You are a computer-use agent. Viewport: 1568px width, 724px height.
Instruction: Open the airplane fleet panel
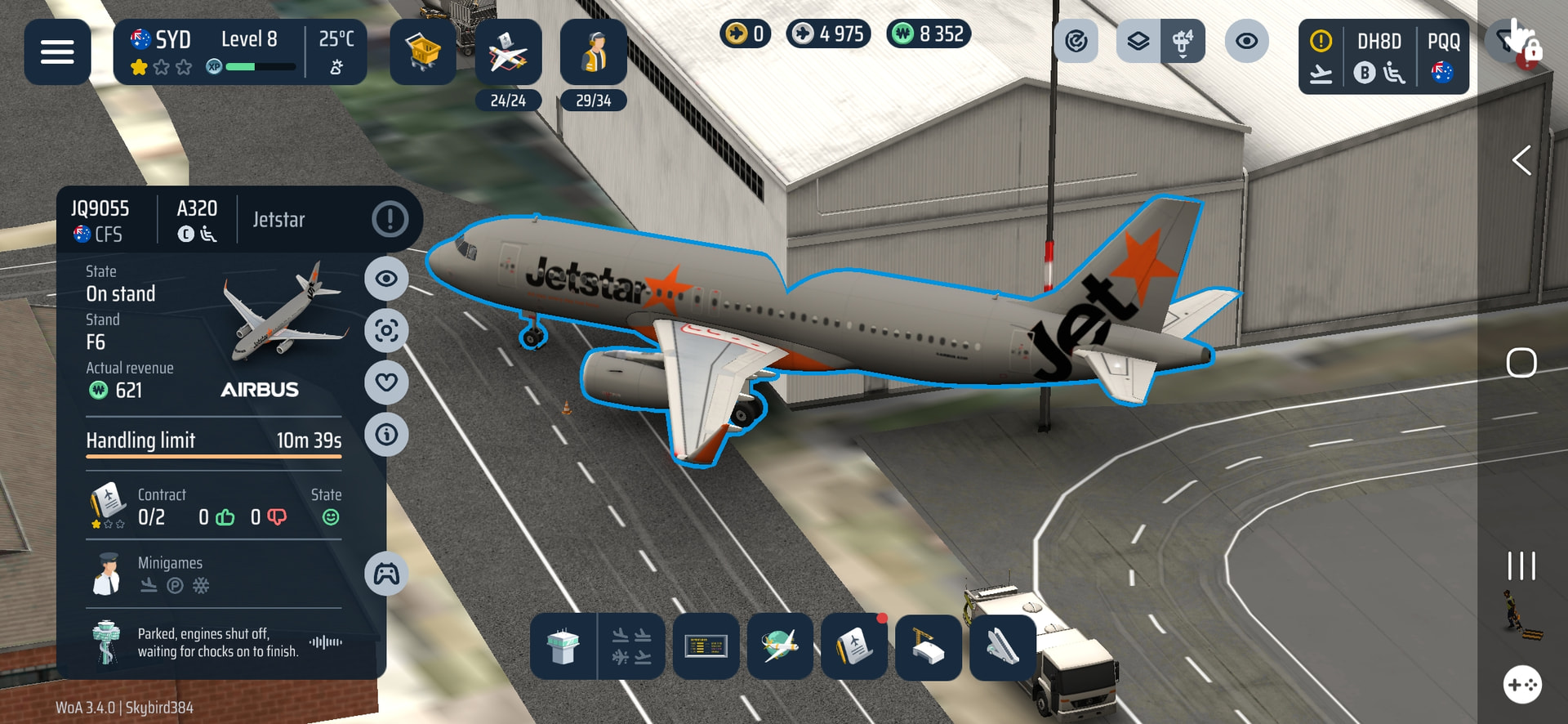(x=508, y=52)
